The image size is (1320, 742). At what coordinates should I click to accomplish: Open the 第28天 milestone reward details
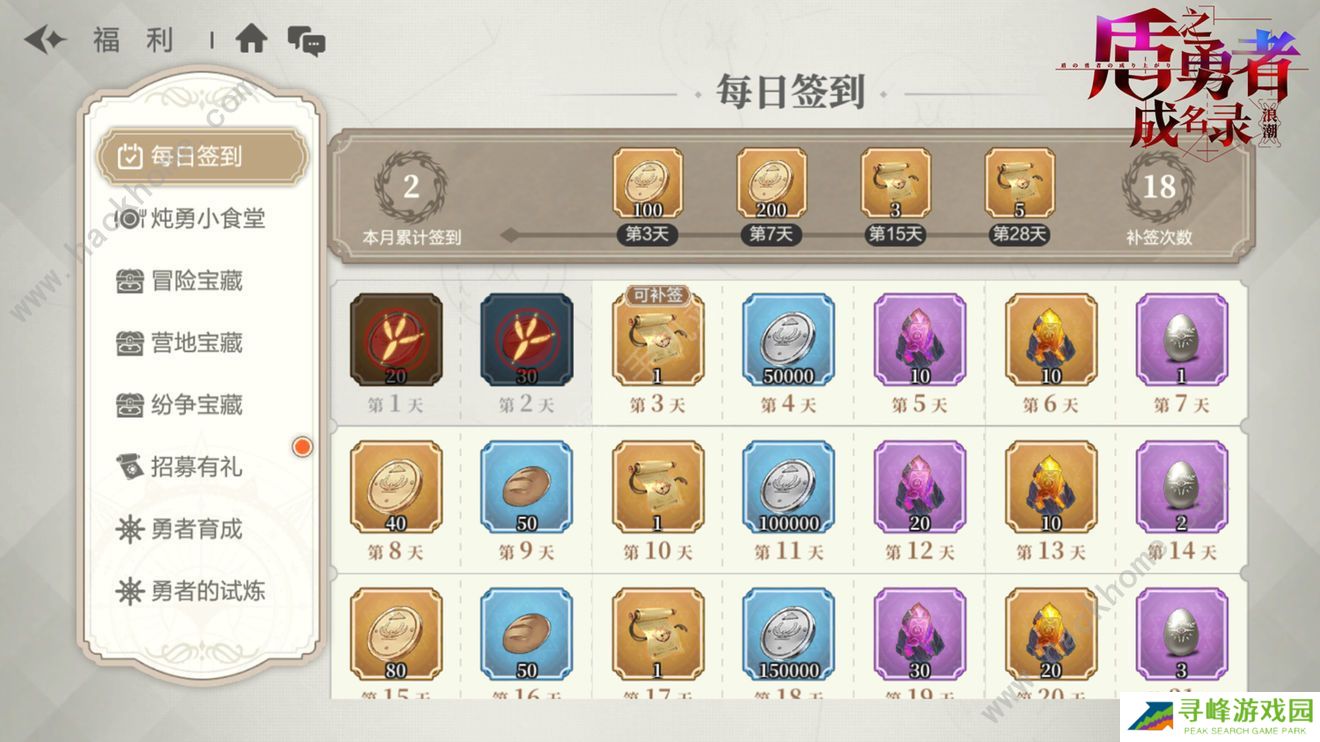(x=1021, y=185)
